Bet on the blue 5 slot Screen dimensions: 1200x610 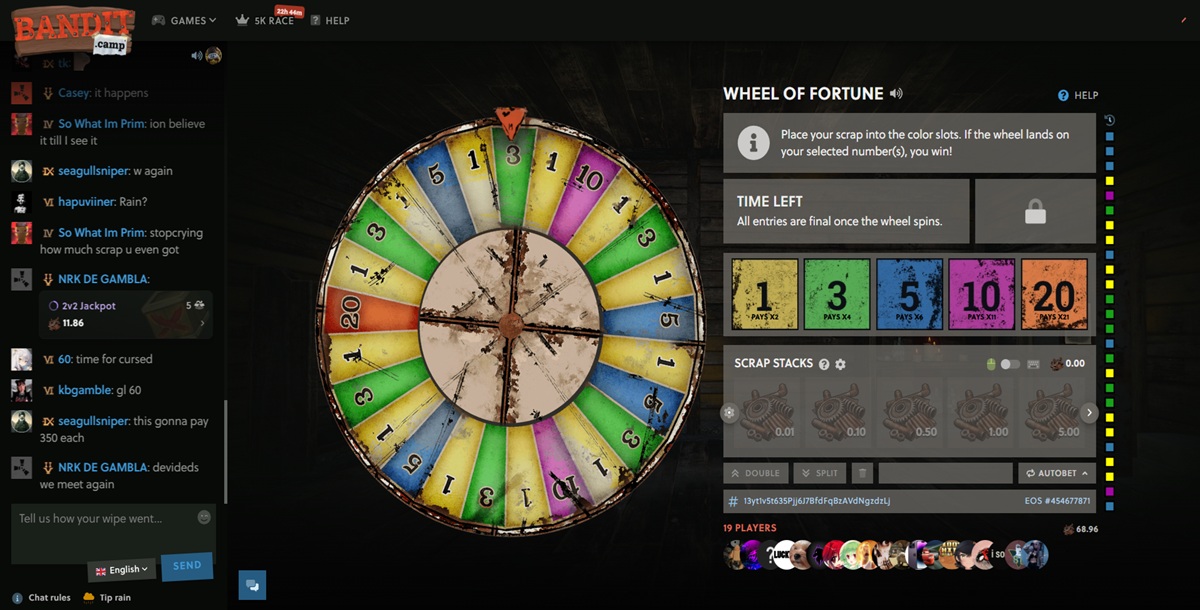(x=909, y=294)
